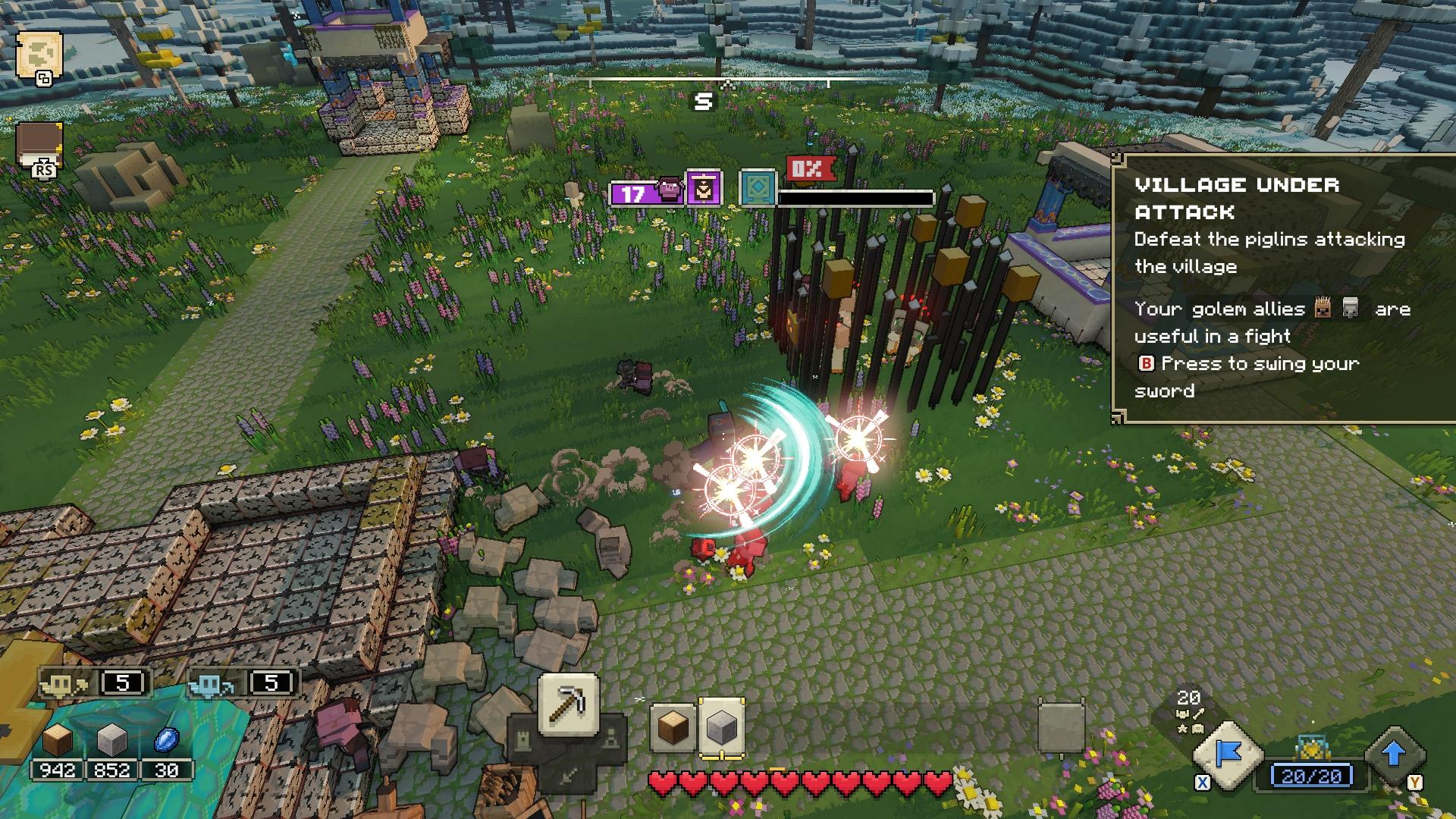Click the purple piglin count badge
The image size is (1456, 819).
click(x=646, y=193)
